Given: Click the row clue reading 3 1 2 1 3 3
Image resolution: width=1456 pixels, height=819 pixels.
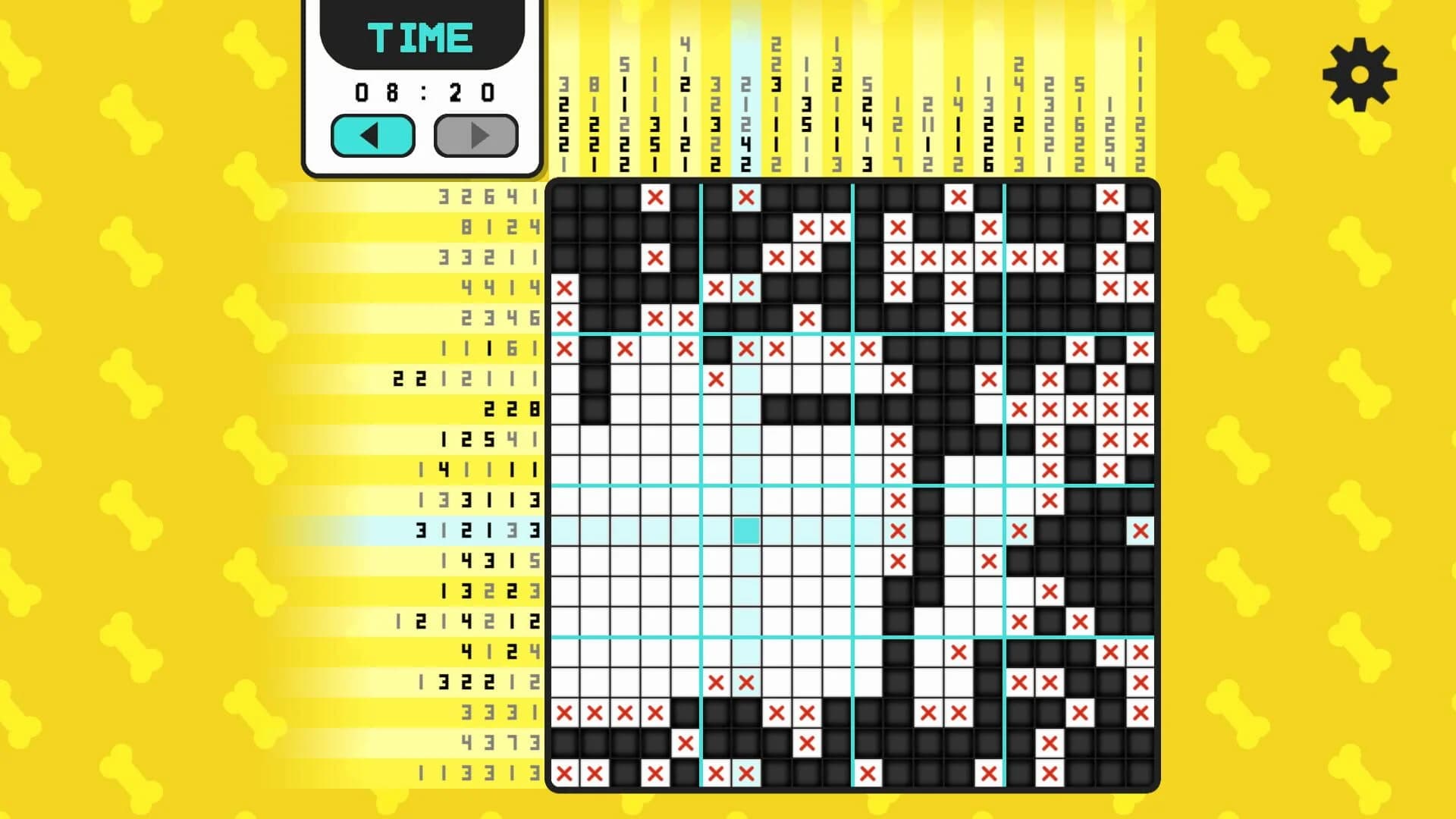Looking at the screenshot, I should 478,531.
